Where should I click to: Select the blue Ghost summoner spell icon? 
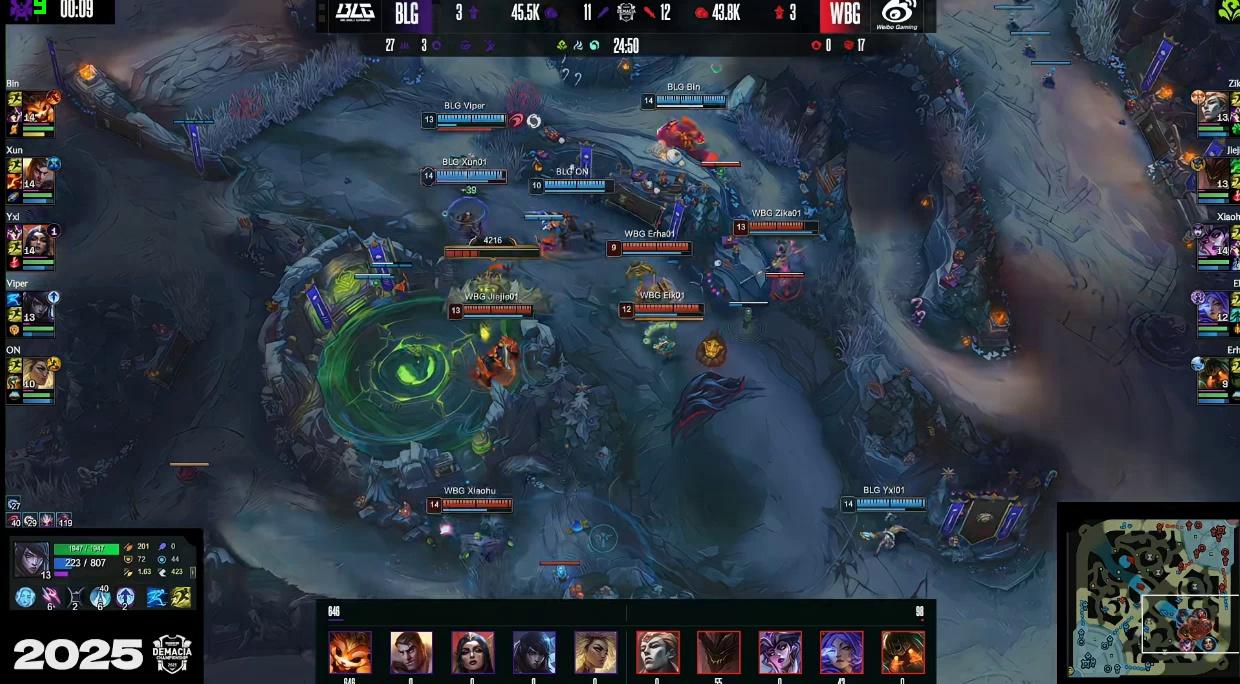(x=156, y=597)
